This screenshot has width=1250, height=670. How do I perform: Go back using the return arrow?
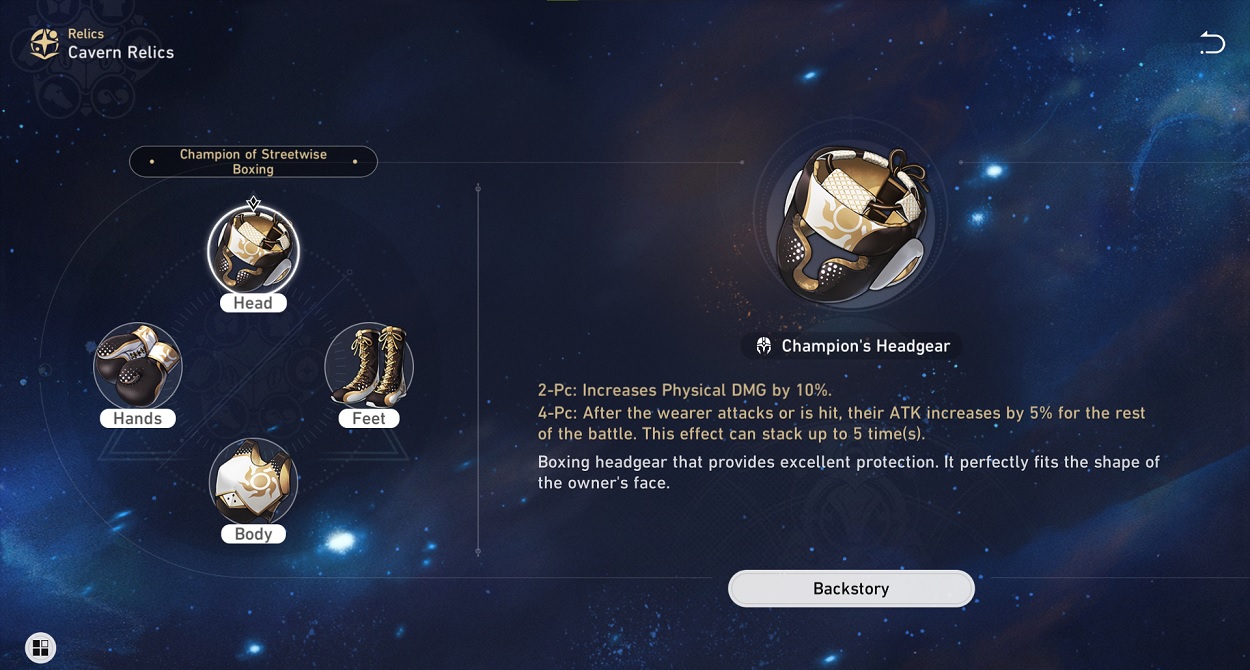[x=1212, y=43]
